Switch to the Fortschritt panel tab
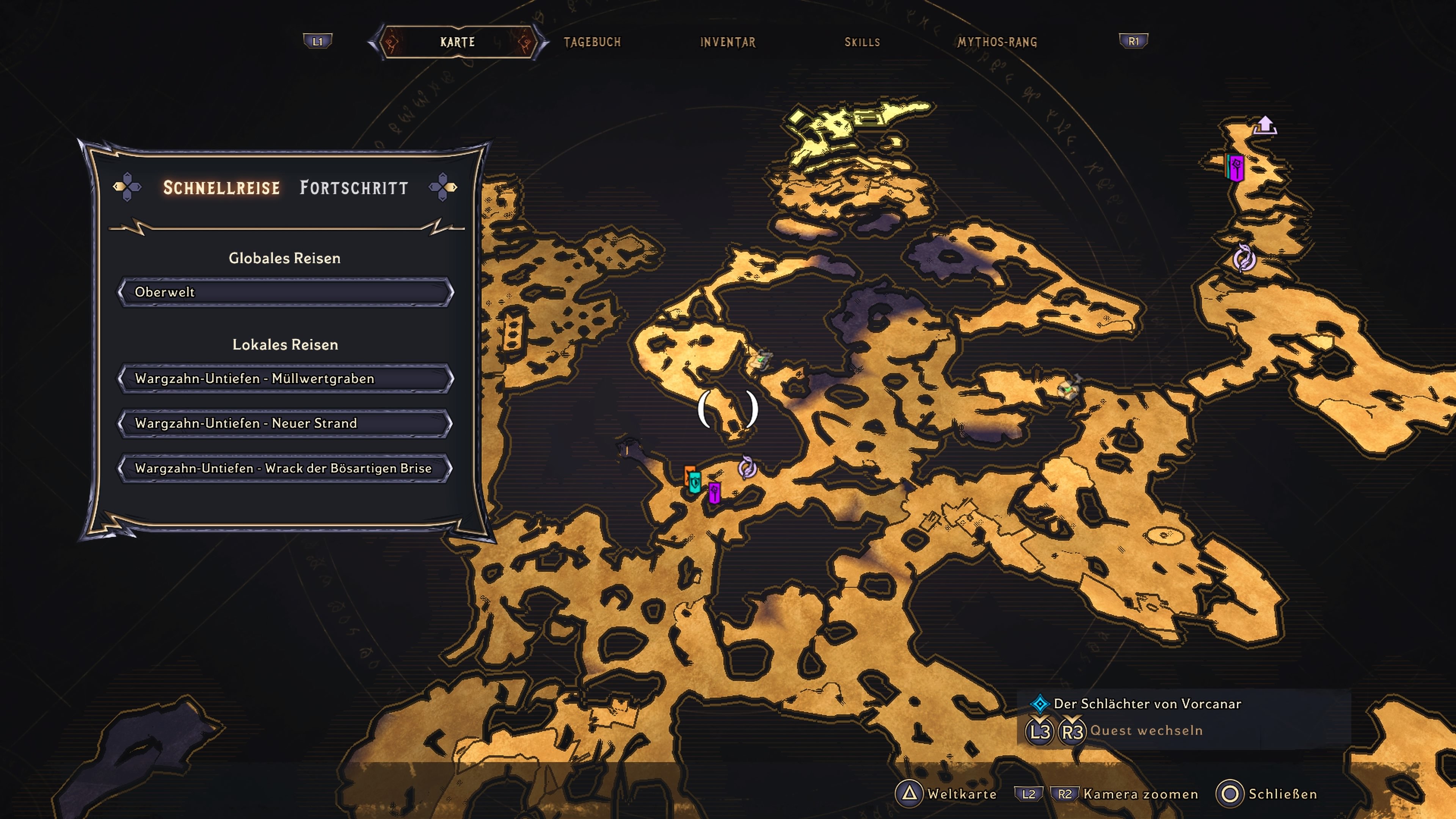Screen dimensions: 1456x819 [354, 188]
